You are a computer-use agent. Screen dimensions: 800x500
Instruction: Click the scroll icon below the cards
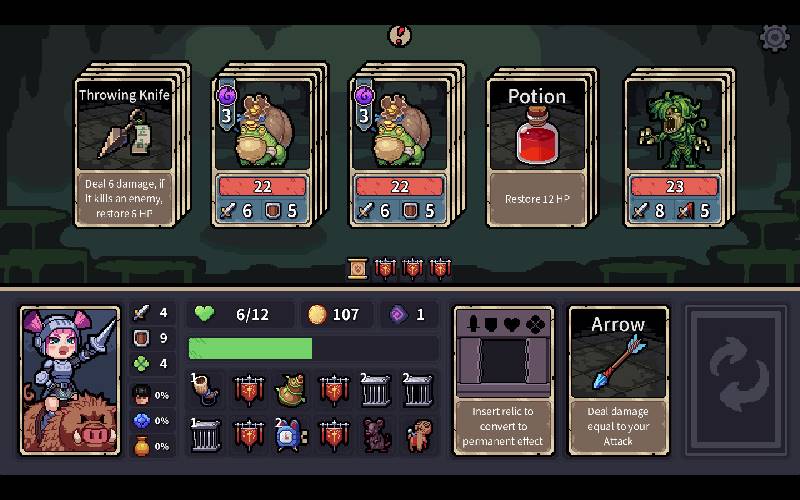pyautogui.click(x=357, y=267)
